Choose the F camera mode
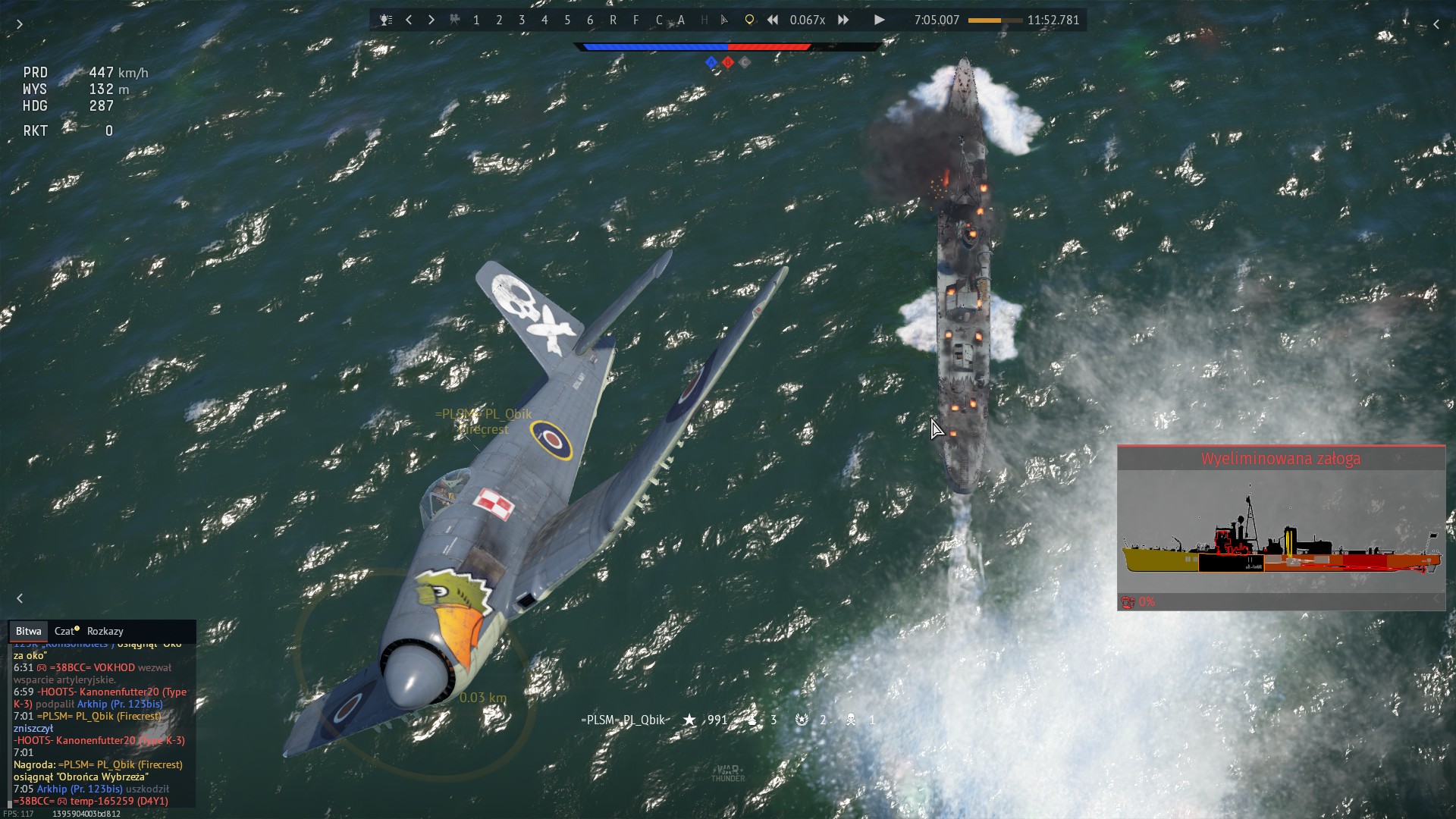 coord(635,20)
